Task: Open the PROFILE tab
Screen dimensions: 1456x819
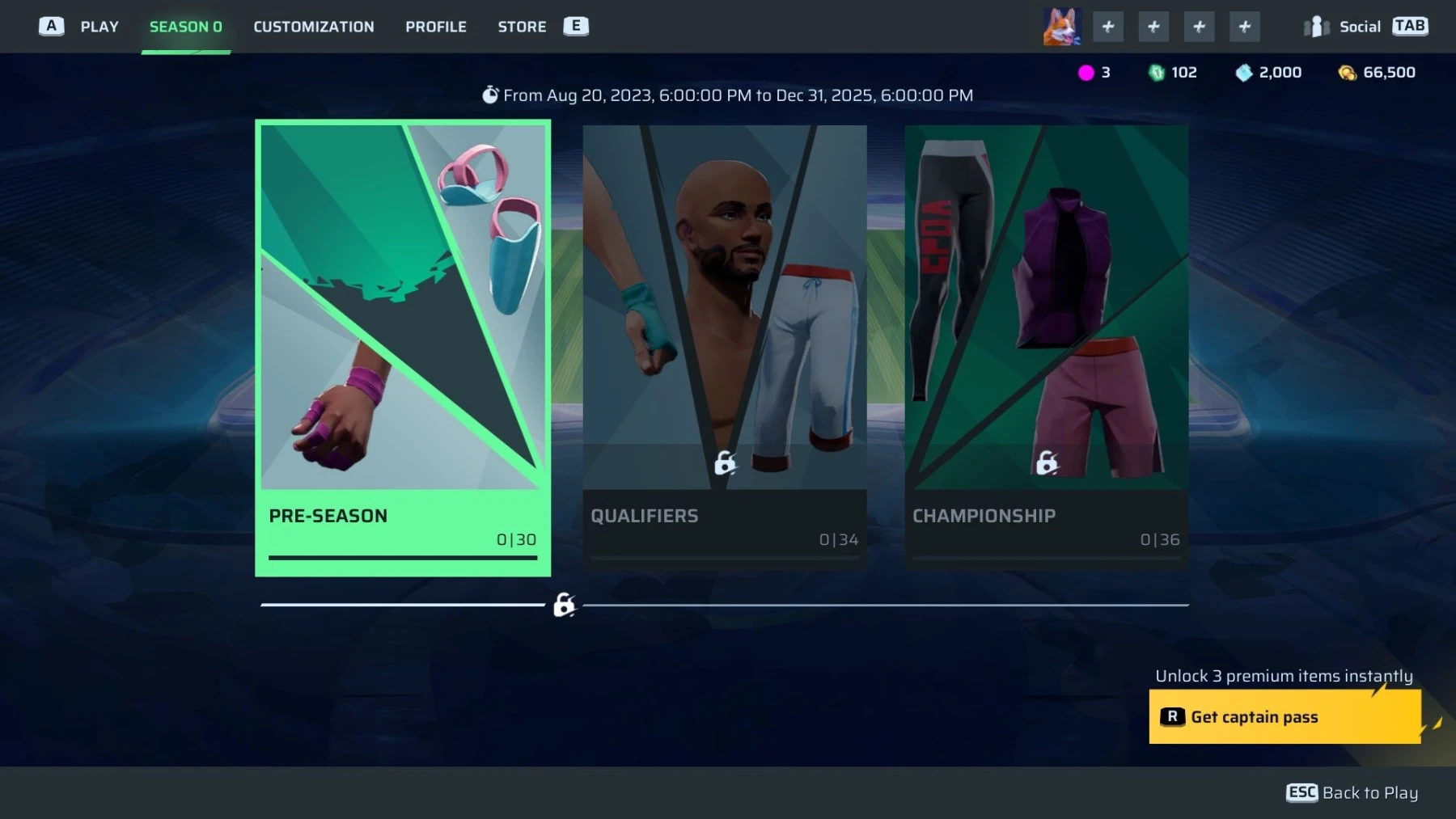Action: (x=436, y=26)
